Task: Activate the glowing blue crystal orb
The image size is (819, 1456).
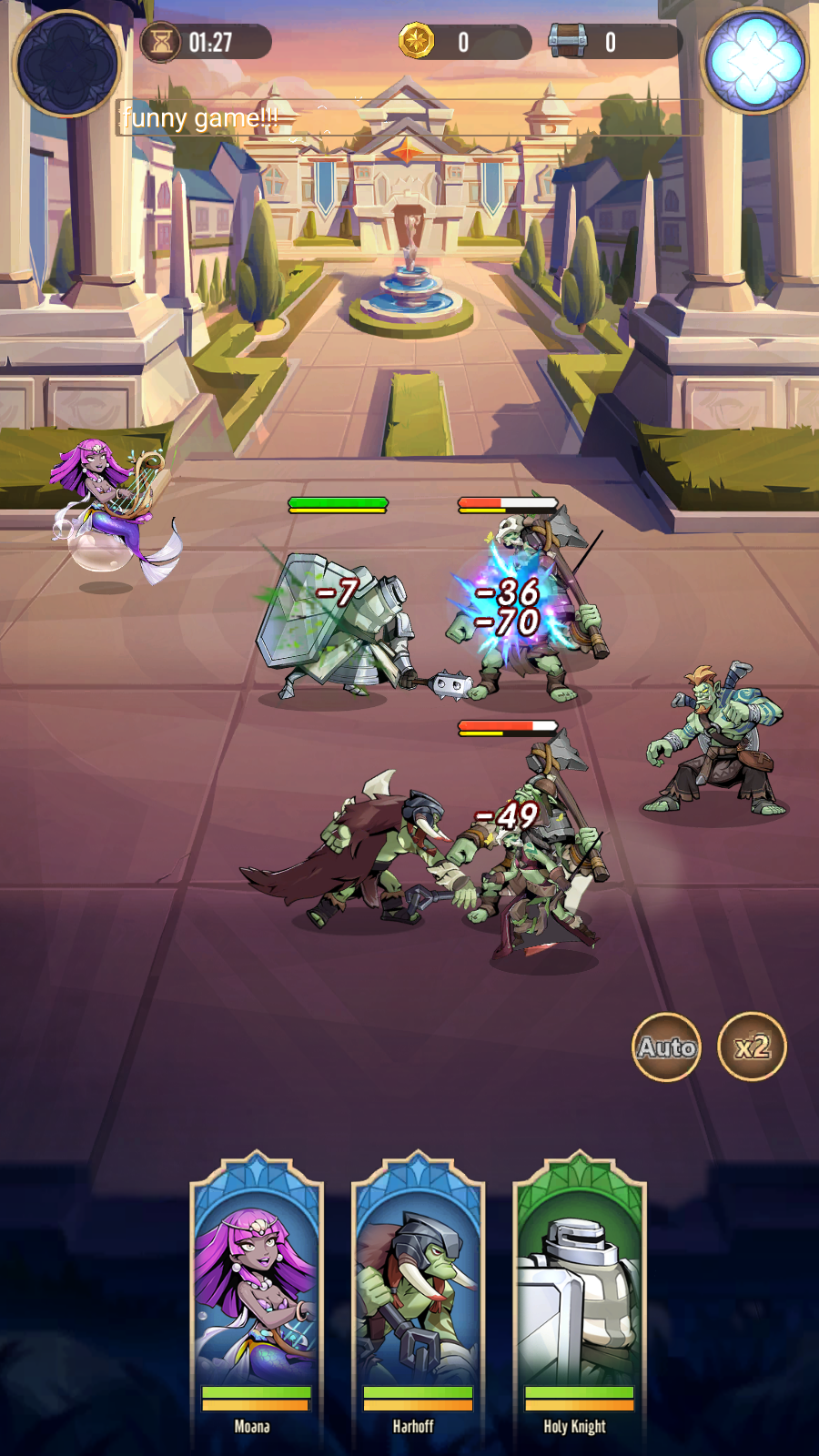Action: [754, 61]
